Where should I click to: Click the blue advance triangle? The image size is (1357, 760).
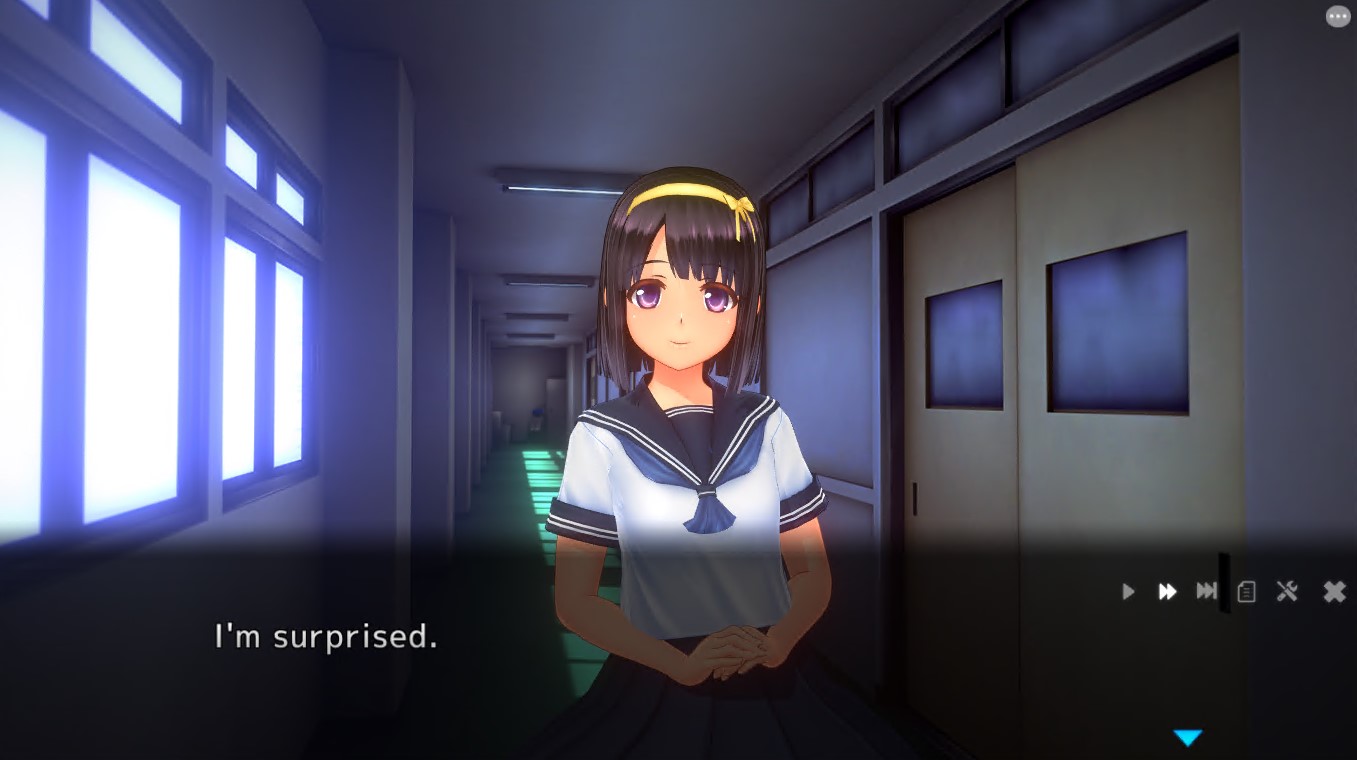[1188, 738]
